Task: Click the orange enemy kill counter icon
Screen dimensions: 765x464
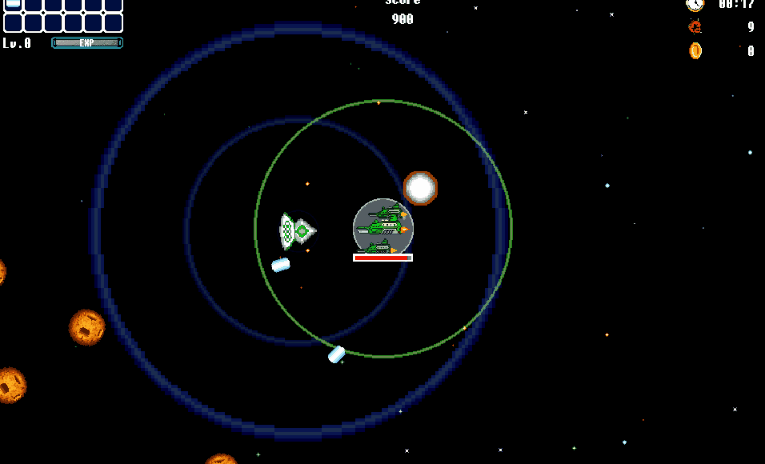Action: [695, 27]
